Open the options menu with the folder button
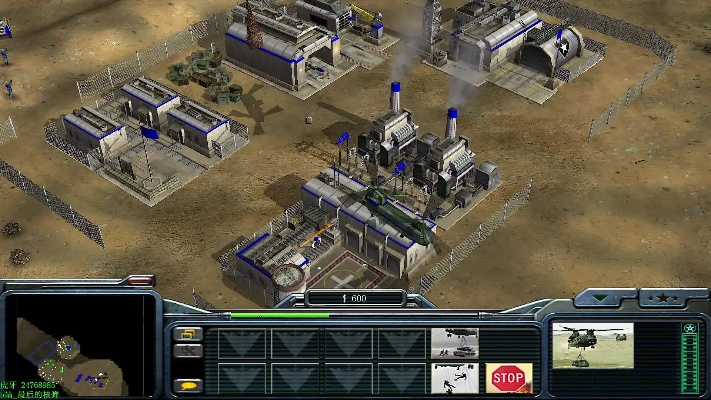This screenshot has width=711, height=400. tap(187, 334)
